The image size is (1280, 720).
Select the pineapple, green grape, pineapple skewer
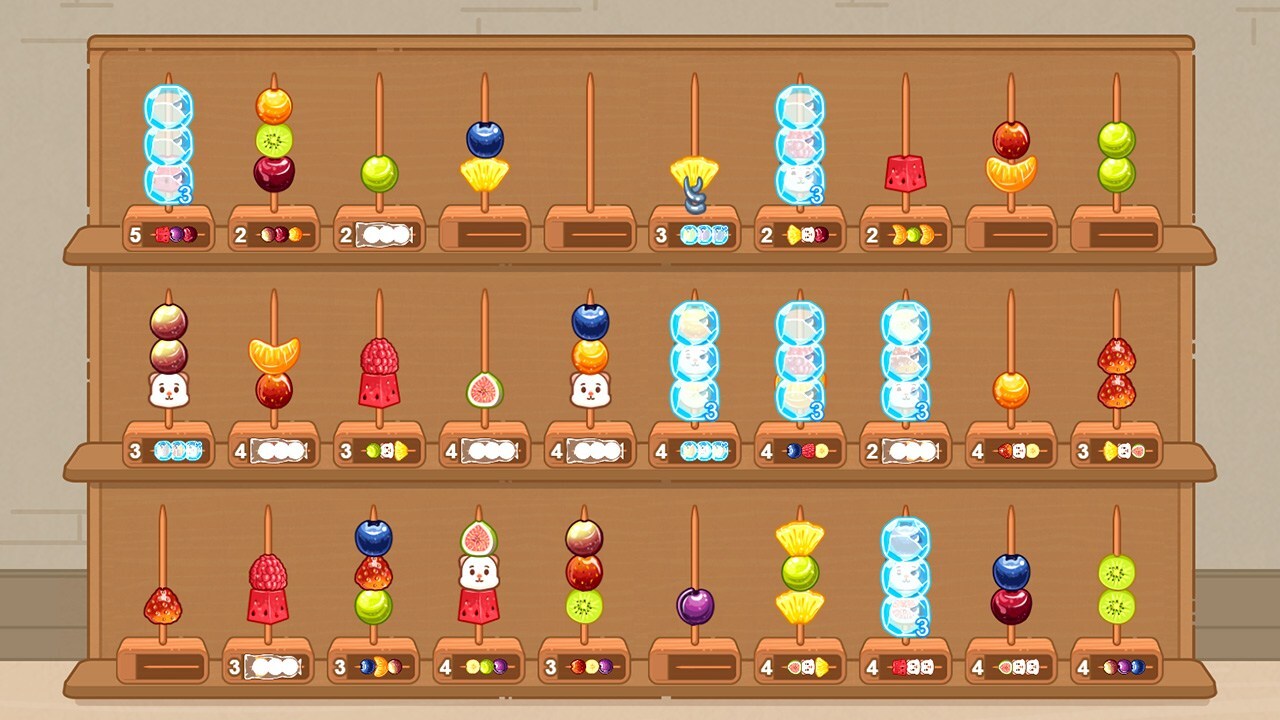(x=800, y=572)
